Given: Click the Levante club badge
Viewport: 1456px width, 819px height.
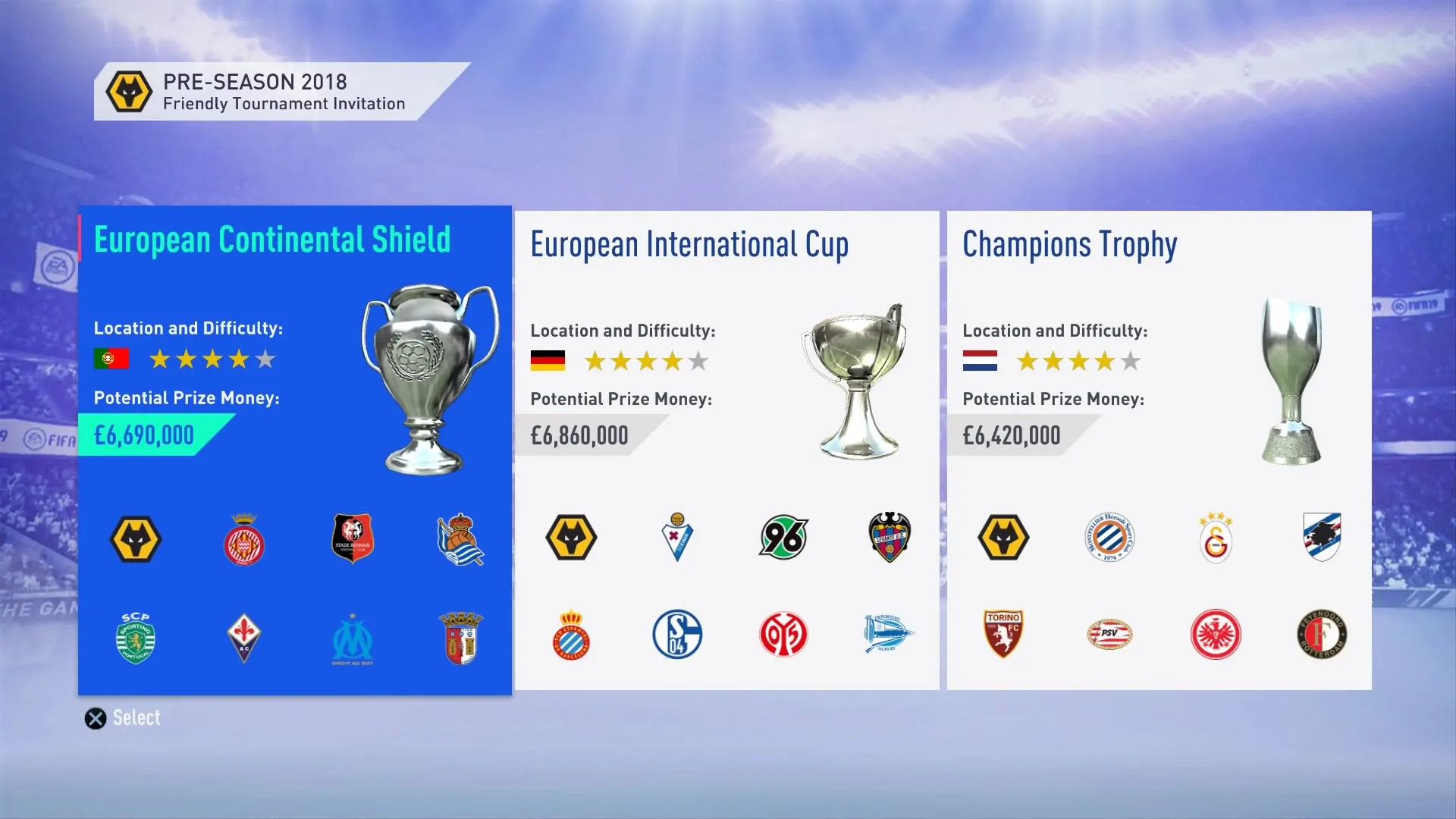Looking at the screenshot, I should pyautogui.click(x=888, y=538).
